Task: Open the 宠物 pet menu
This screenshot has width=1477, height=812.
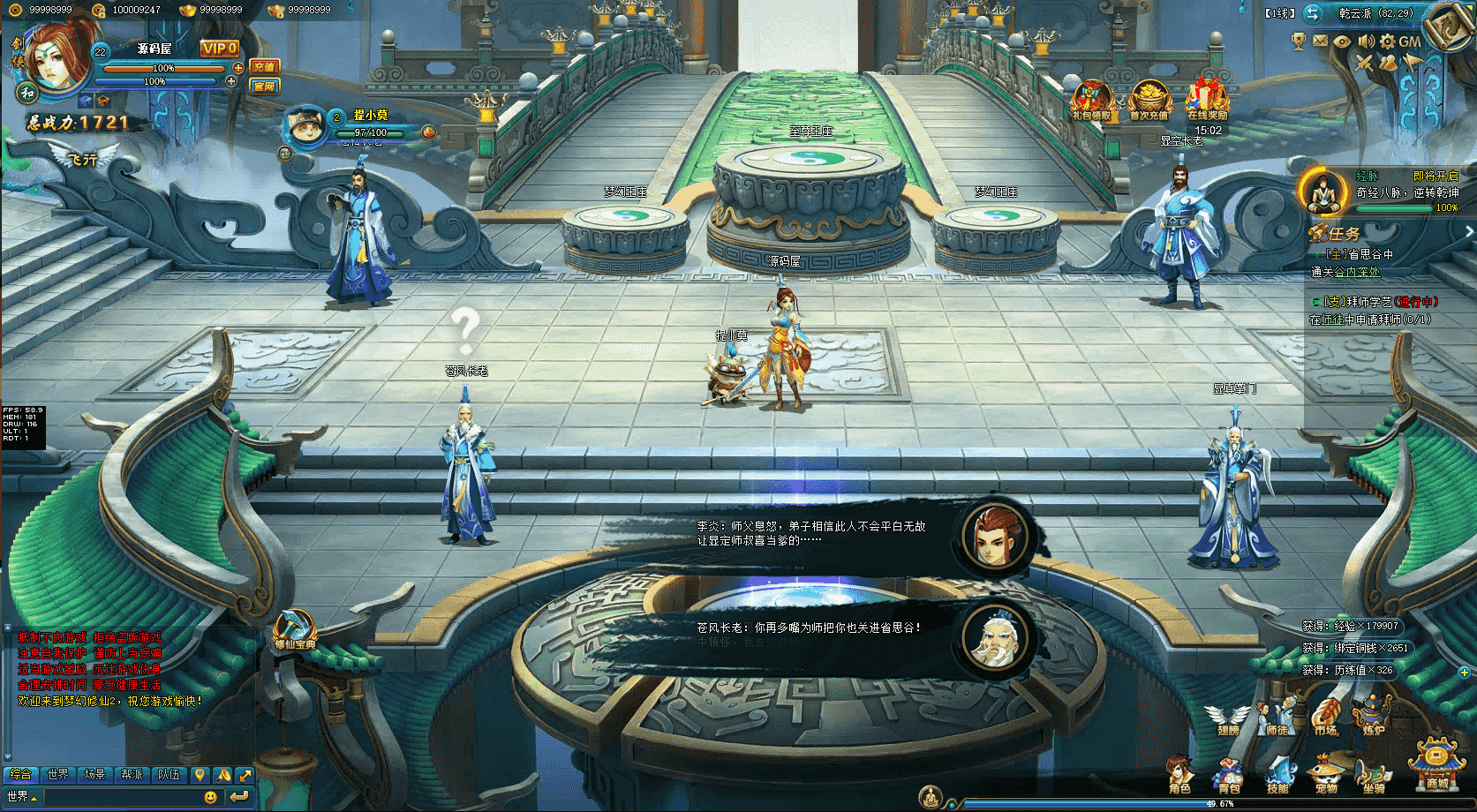Action: click(1326, 774)
